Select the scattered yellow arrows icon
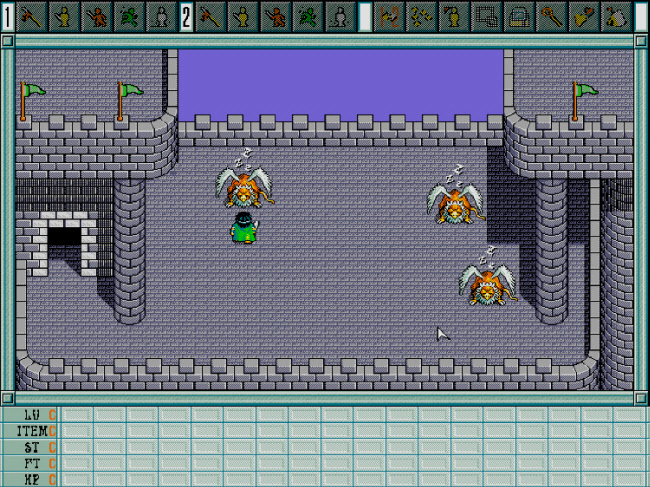The height and width of the screenshot is (487, 650). (x=422, y=16)
